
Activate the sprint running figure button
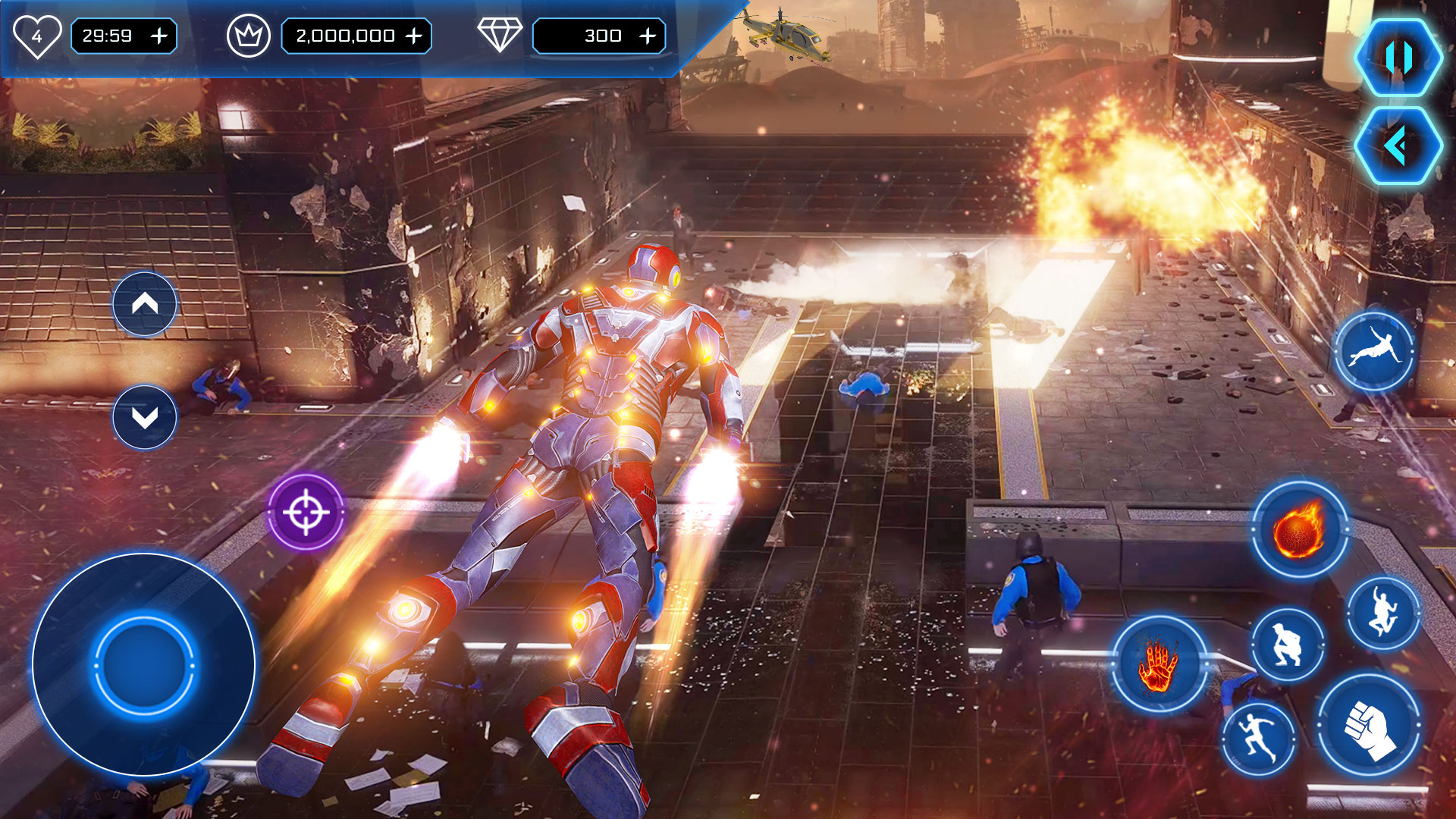tap(1259, 739)
